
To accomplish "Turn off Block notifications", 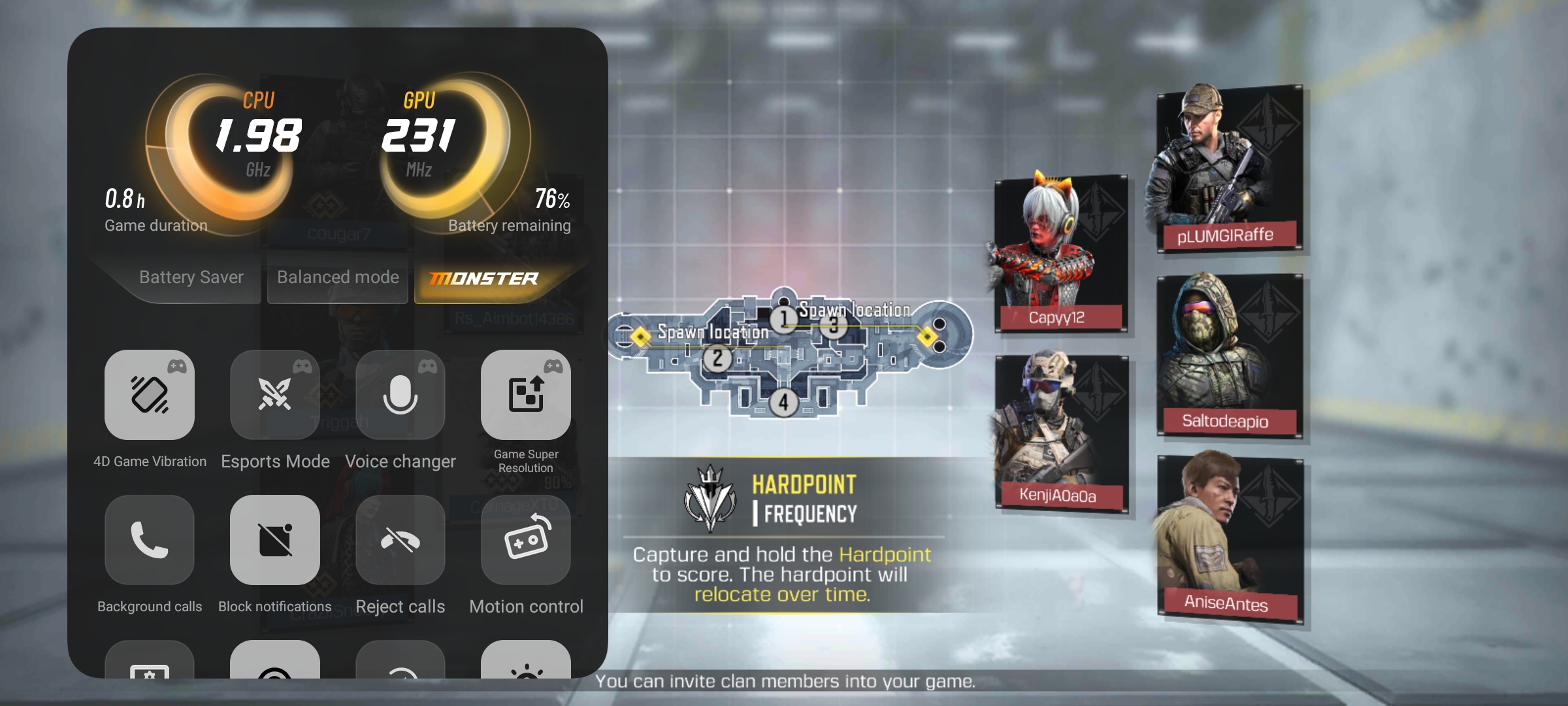I will 275,540.
